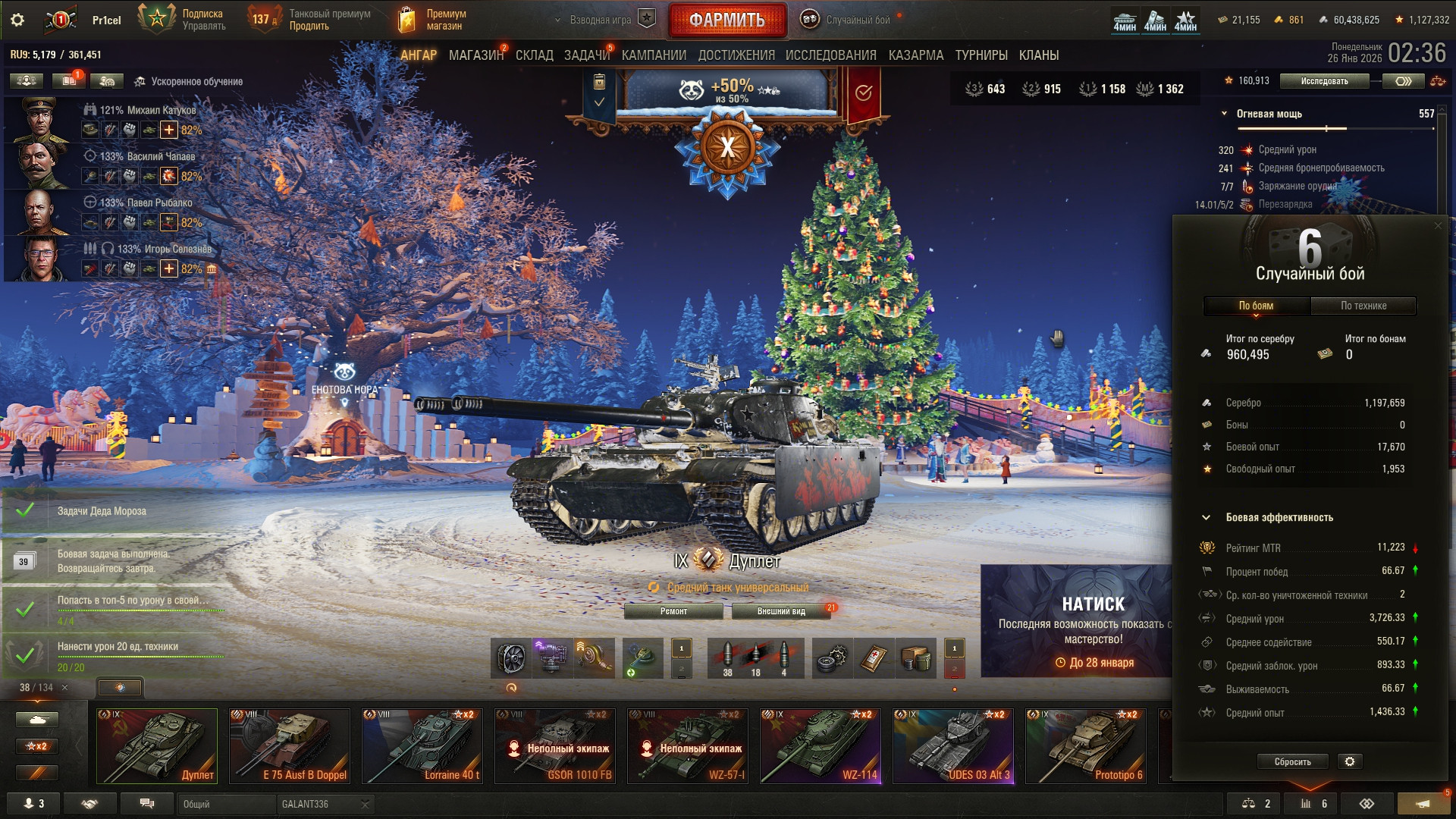Choose the Lorraine 40 t tank
This screenshot has width=1456, height=819.
tap(422, 746)
